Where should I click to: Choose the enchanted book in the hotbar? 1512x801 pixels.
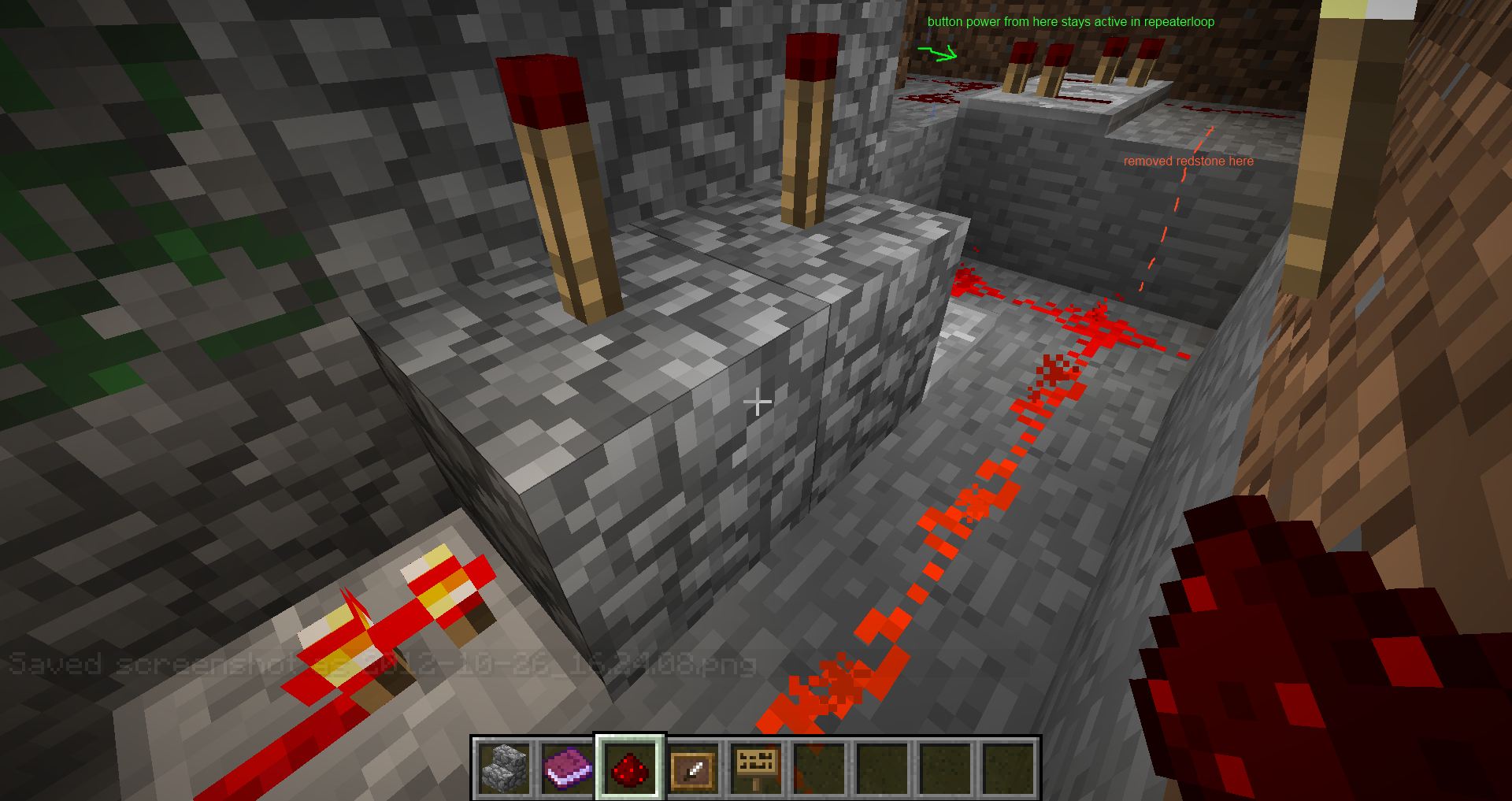coord(567,768)
